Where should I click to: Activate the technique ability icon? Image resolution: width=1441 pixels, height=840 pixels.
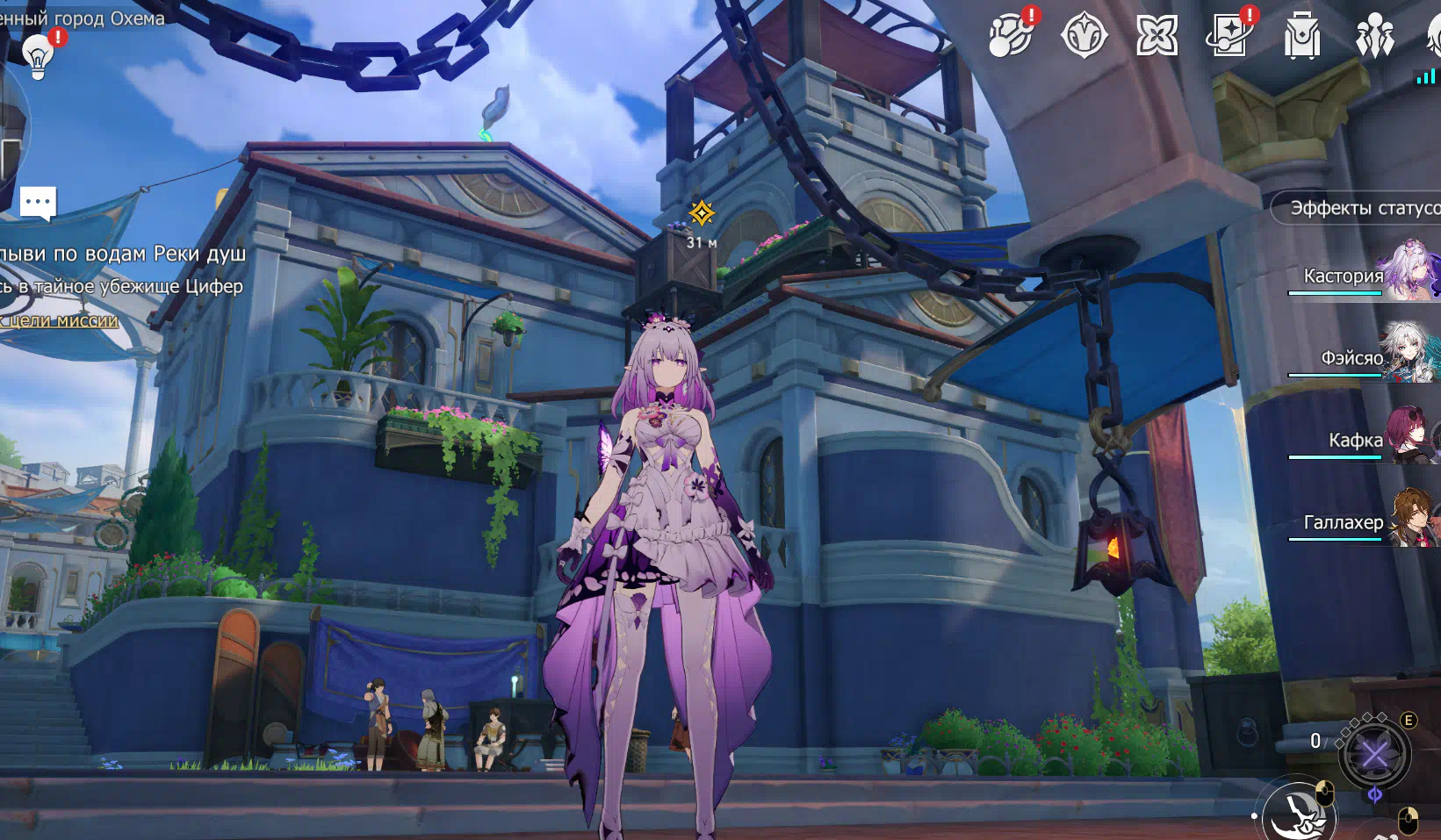(x=1374, y=753)
